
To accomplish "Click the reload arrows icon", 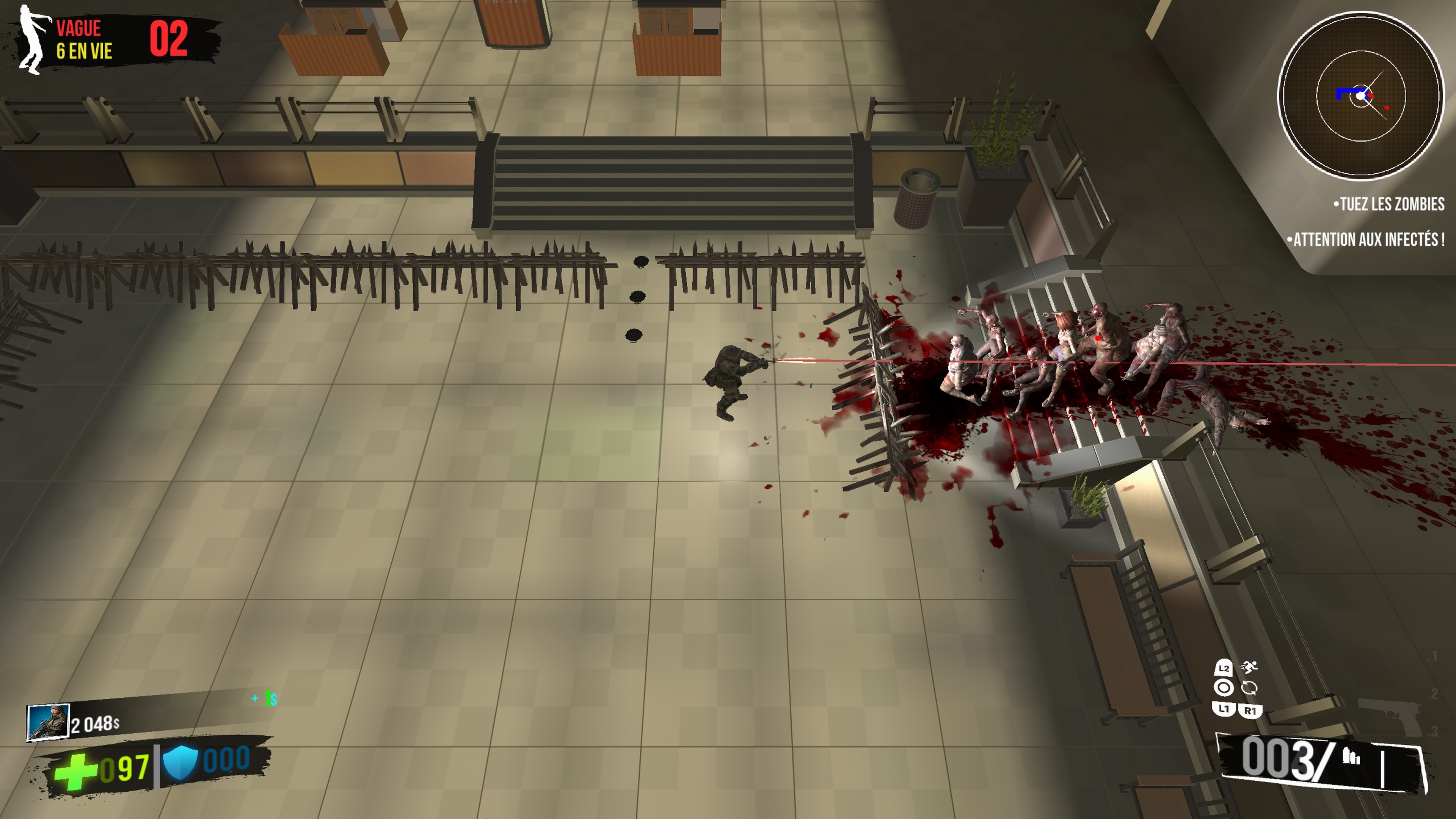I will coord(1249,688).
